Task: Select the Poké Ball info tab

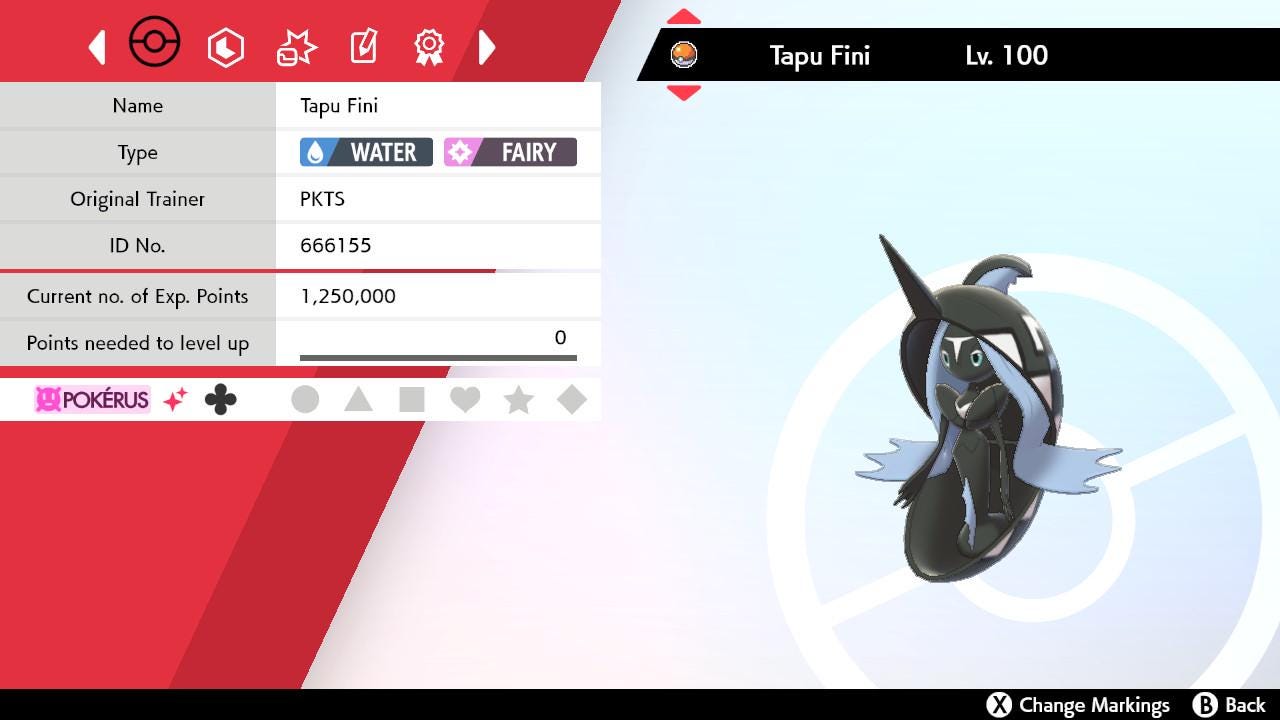Action: [x=155, y=44]
